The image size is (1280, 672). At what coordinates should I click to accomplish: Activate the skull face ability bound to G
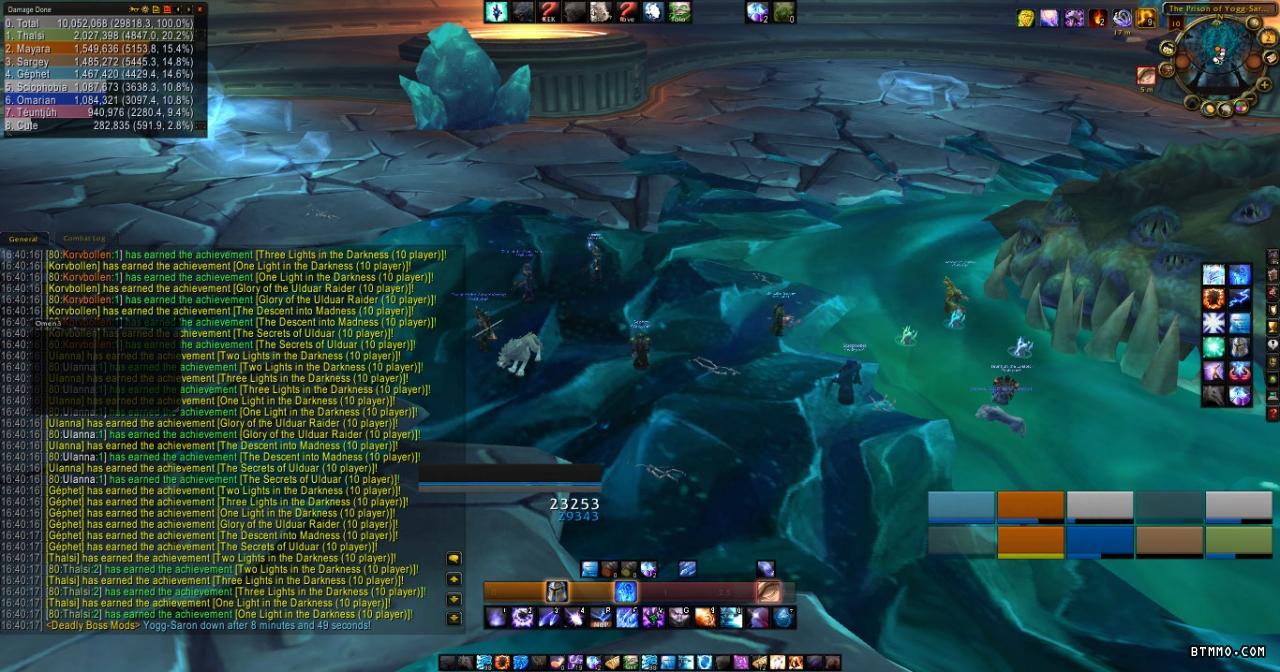coord(679,618)
